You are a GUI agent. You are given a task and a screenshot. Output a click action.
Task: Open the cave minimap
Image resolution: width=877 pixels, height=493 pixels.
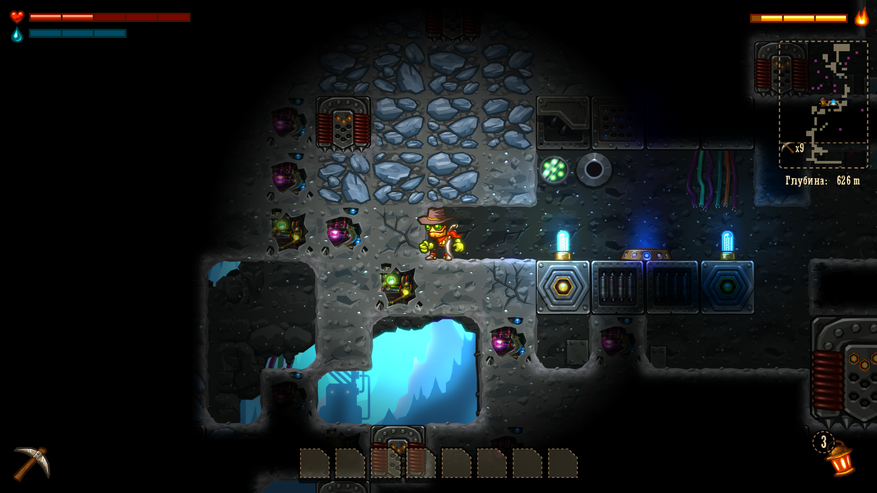[823, 104]
